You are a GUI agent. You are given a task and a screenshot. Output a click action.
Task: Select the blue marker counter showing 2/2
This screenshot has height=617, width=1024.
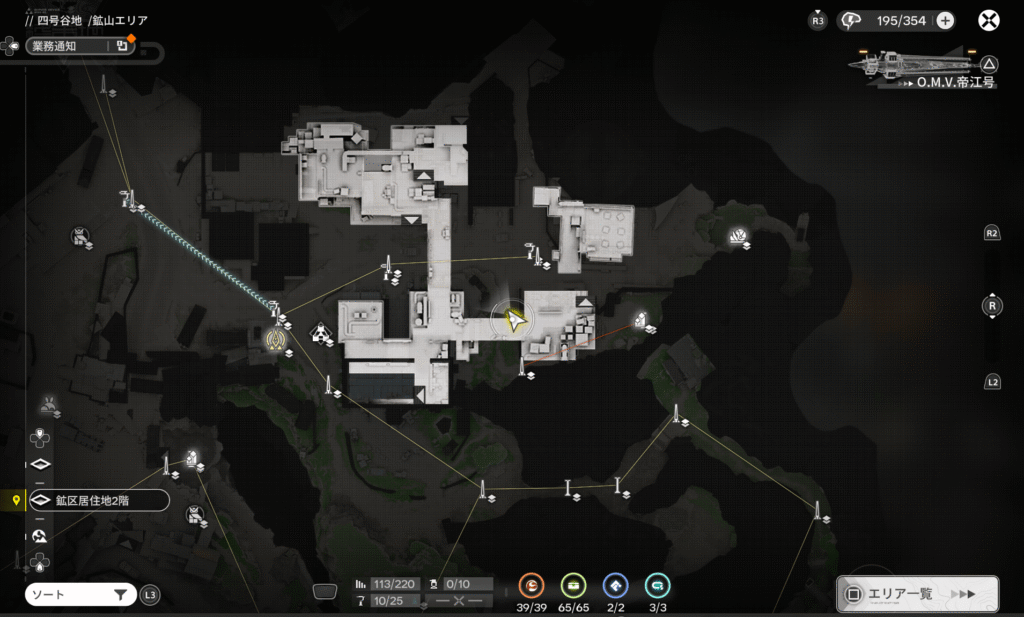pos(616,586)
